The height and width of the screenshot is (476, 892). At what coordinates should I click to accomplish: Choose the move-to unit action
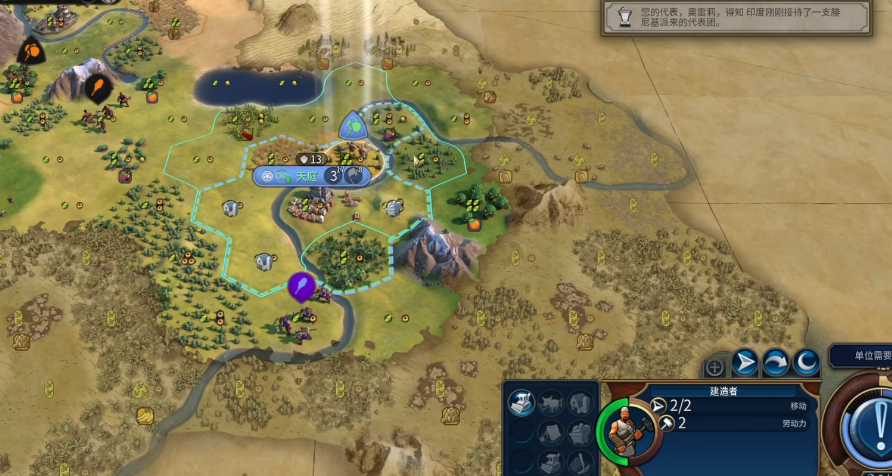744,362
